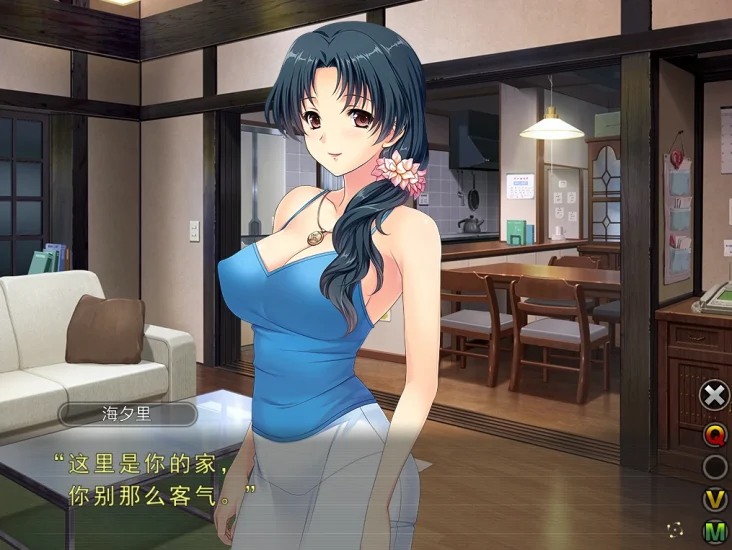Select the red Q round button
The image size is (732, 550).
click(x=715, y=435)
